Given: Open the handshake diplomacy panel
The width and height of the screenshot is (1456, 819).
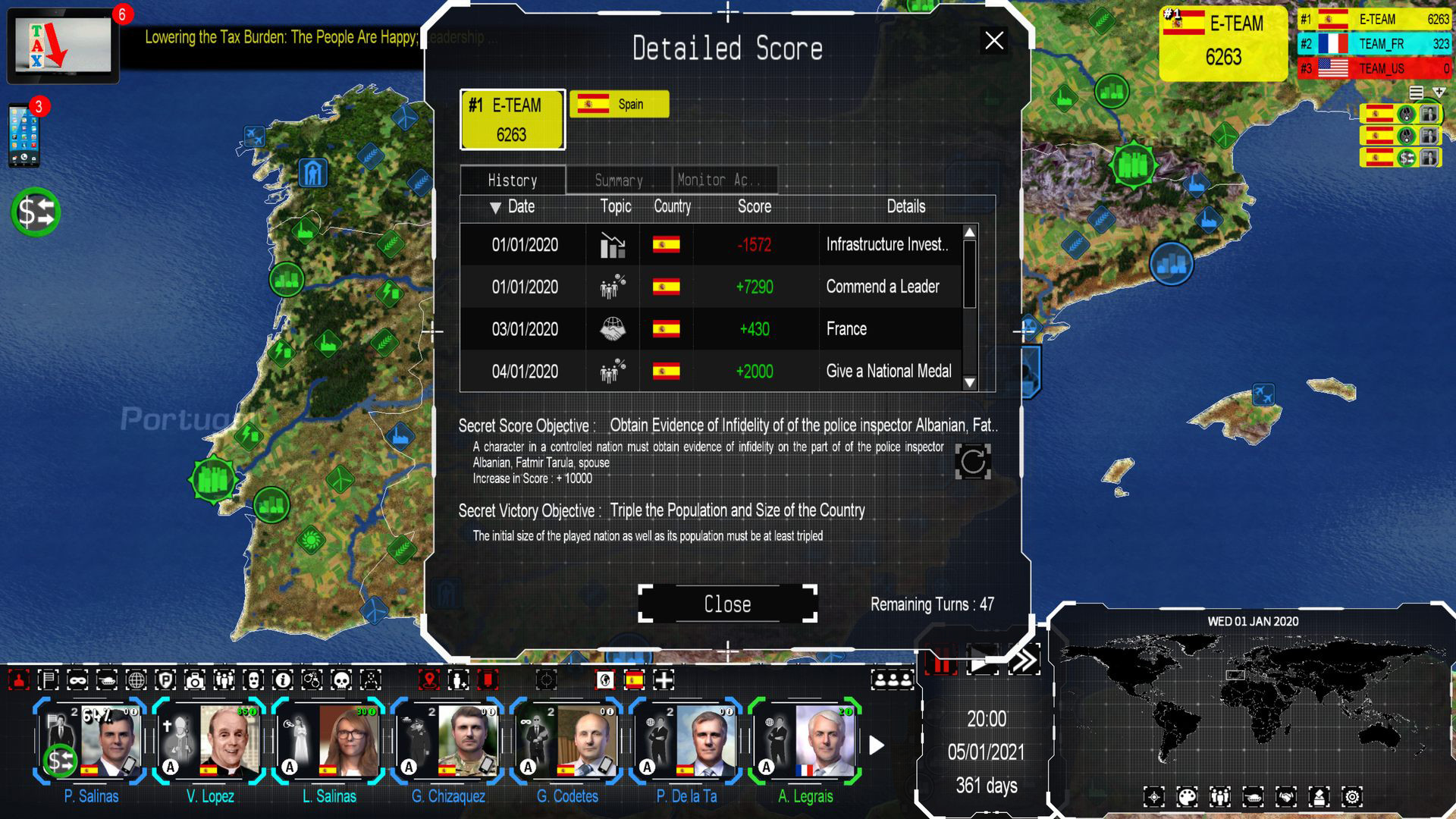Looking at the screenshot, I should click(1285, 798).
